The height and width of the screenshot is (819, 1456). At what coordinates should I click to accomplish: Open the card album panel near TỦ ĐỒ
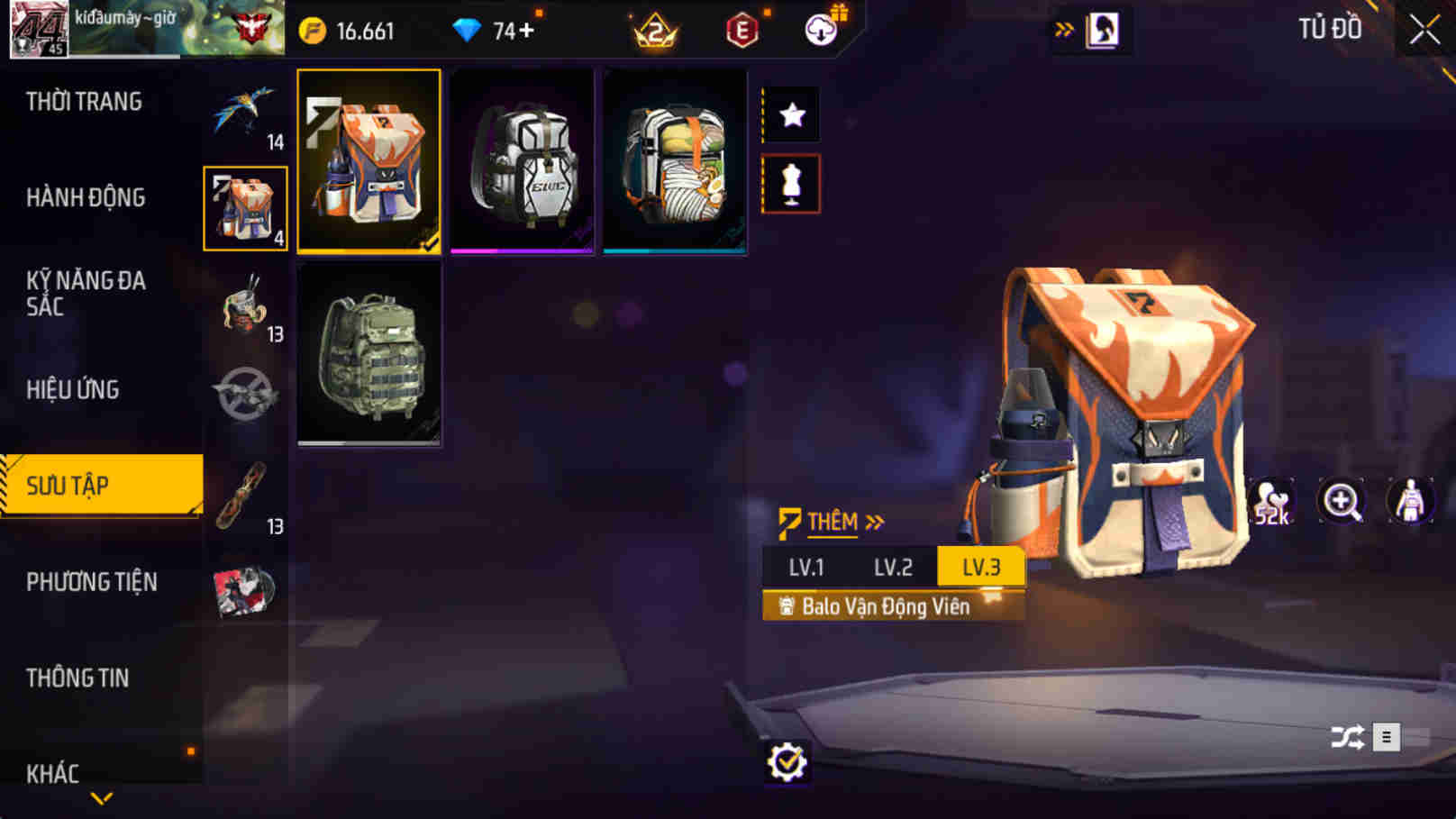(x=1101, y=28)
